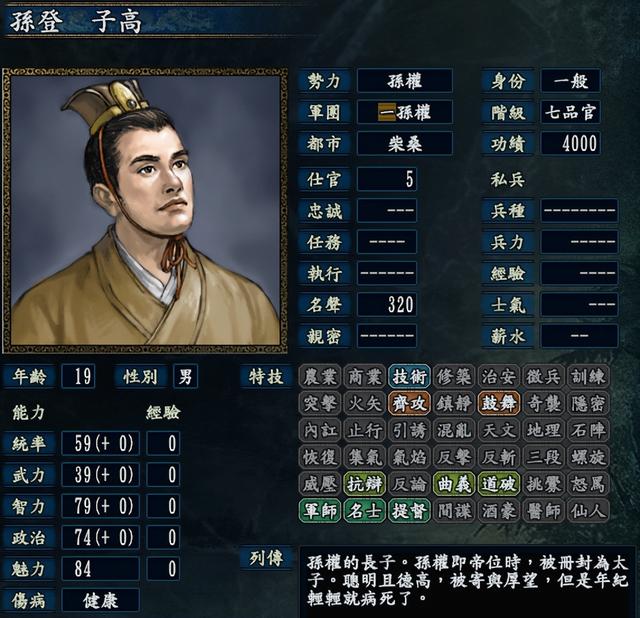This screenshot has height=618, width=640.
Task: Select the 農業 skill tile
Action: 319,376
